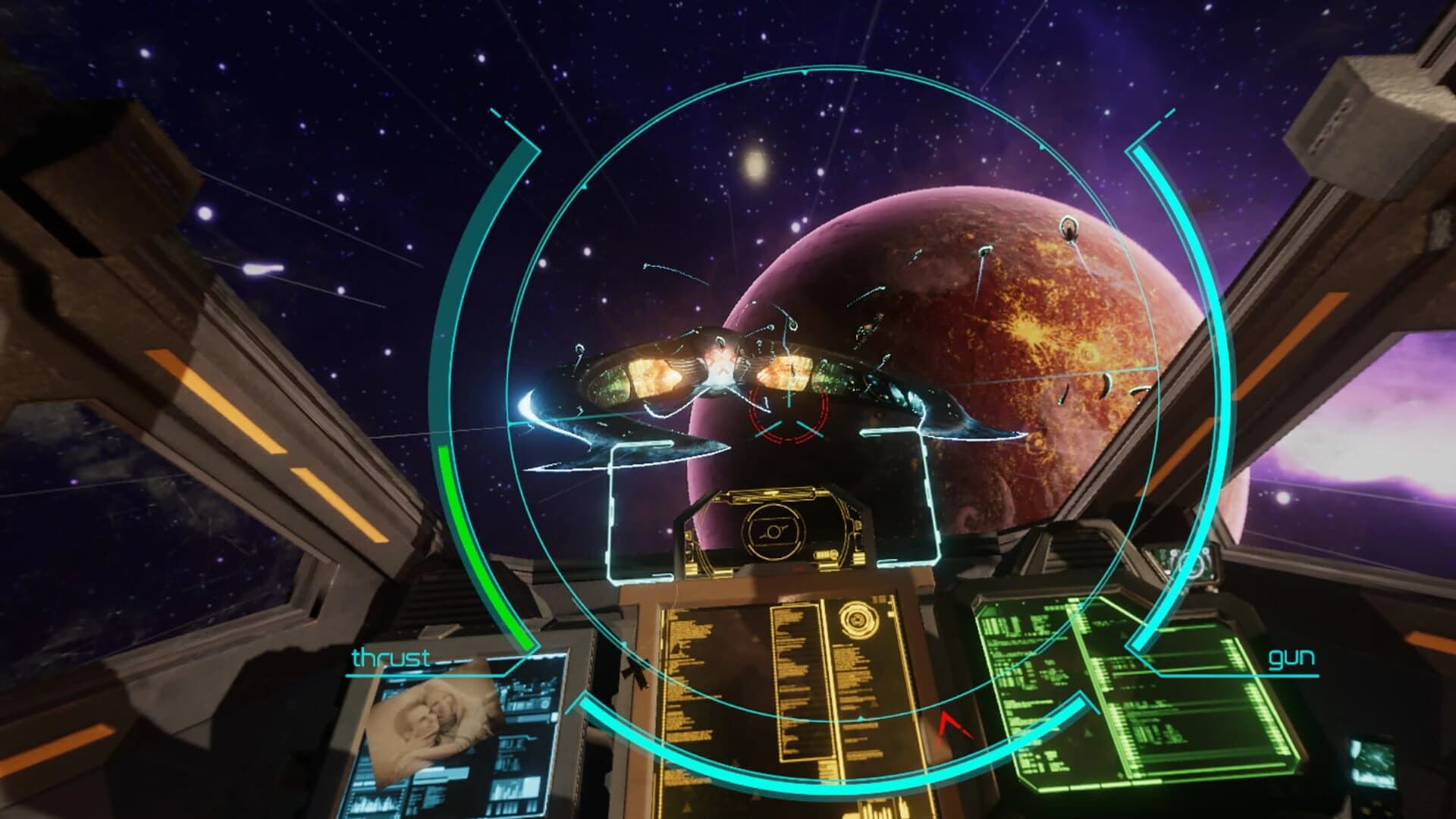
Task: Select the circular compass gauge icon on the dashboard
Action: 774,531
